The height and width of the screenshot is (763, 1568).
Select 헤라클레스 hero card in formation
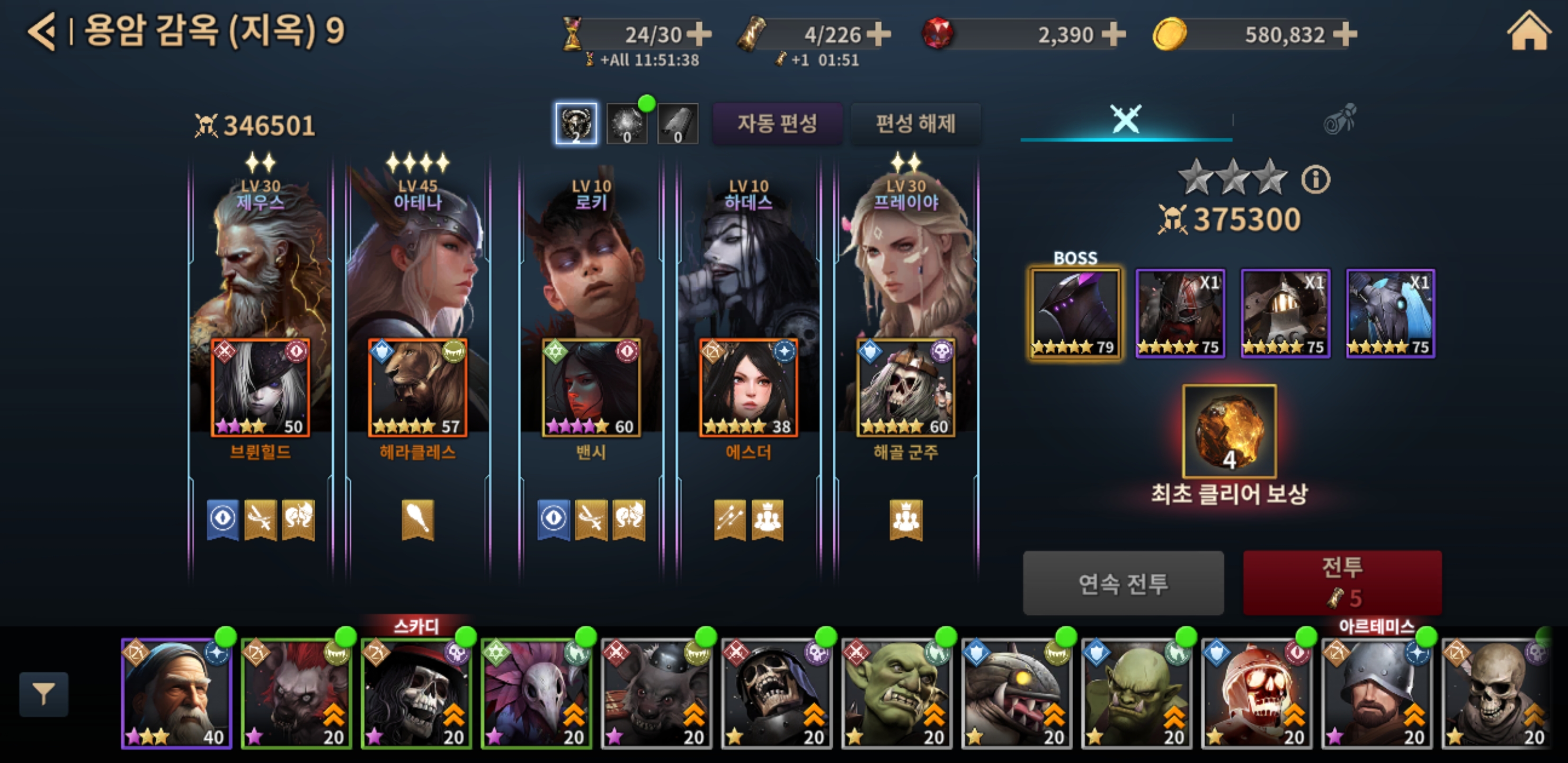tap(417, 387)
